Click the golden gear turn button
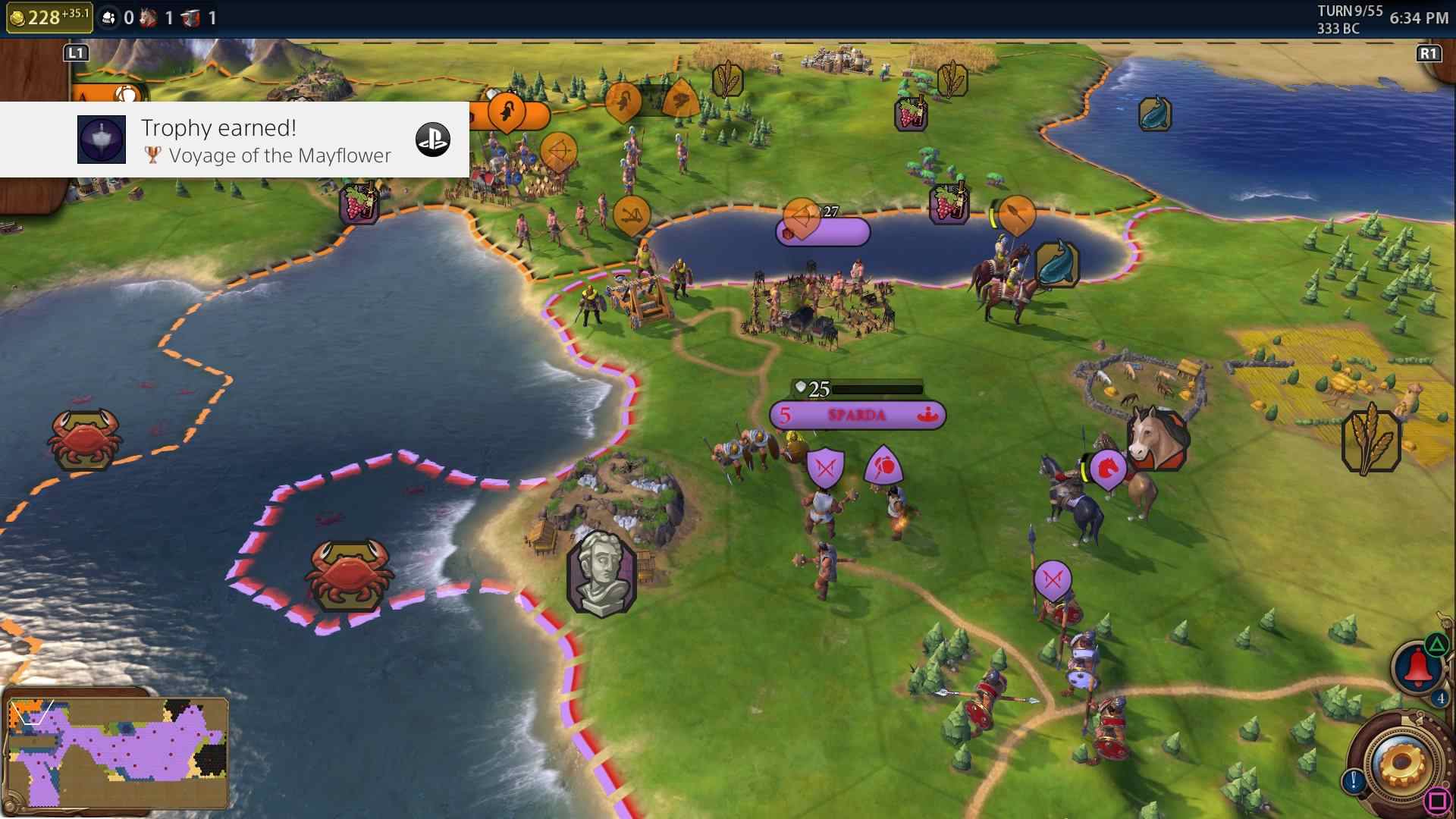The height and width of the screenshot is (819, 1456). [1400, 762]
